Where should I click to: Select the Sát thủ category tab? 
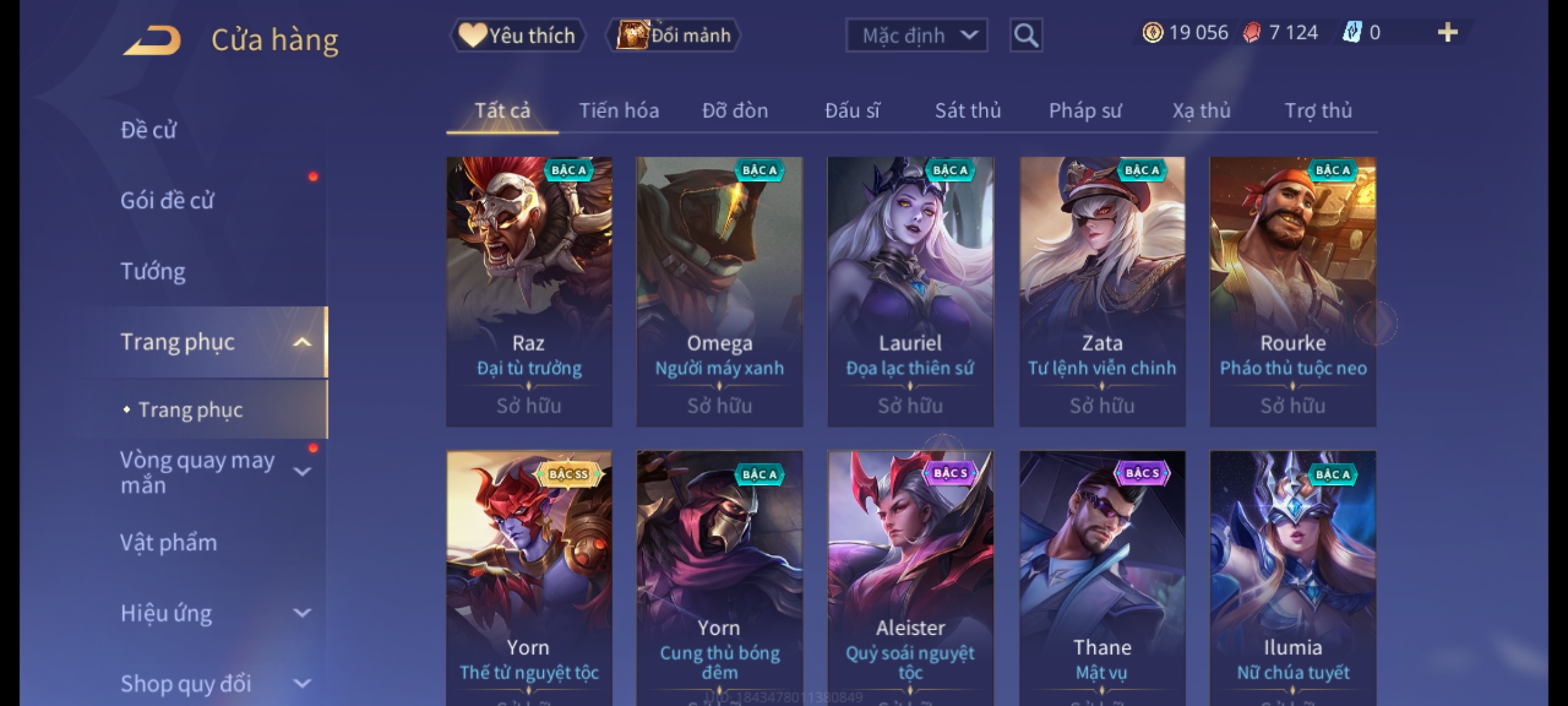click(968, 110)
